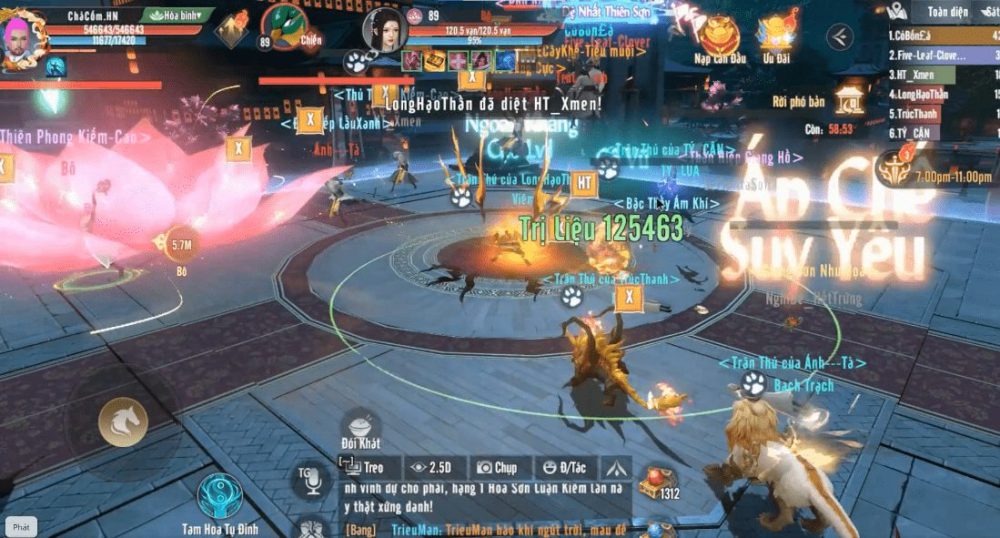Mount up with the horse button

pos(123,422)
